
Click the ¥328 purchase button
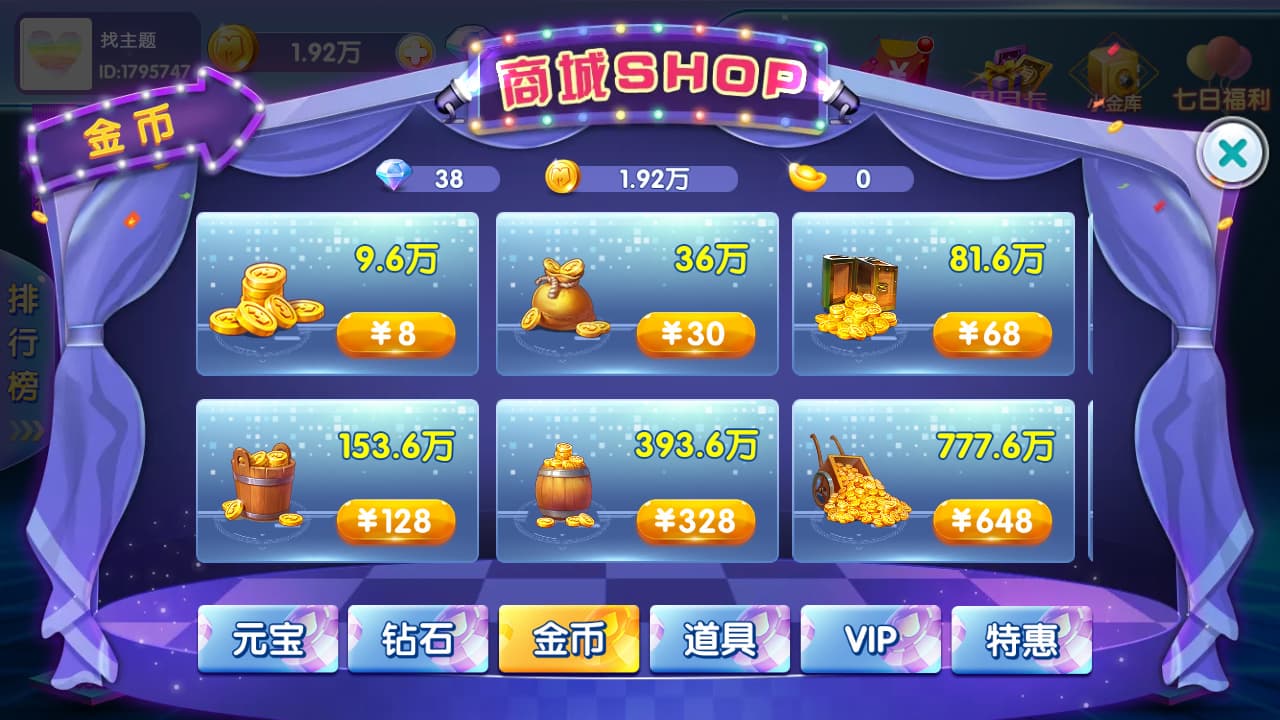point(696,520)
